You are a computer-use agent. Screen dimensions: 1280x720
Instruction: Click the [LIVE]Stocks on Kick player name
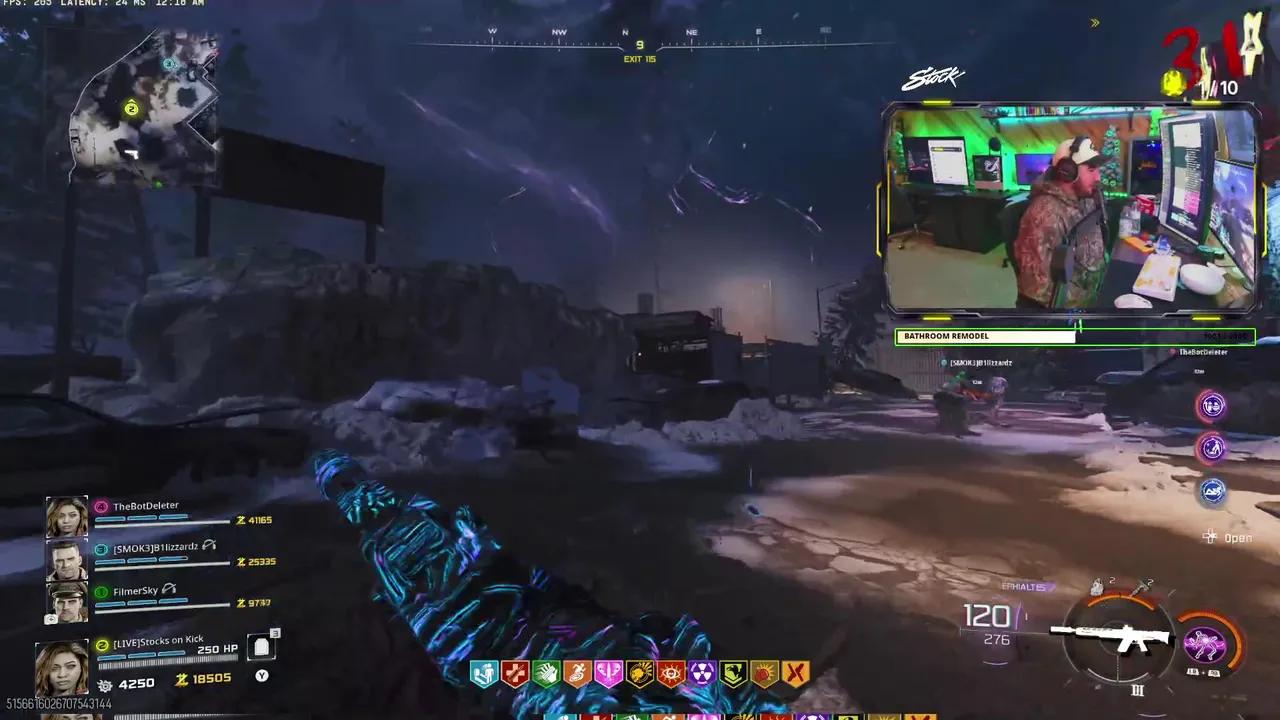[158, 640]
